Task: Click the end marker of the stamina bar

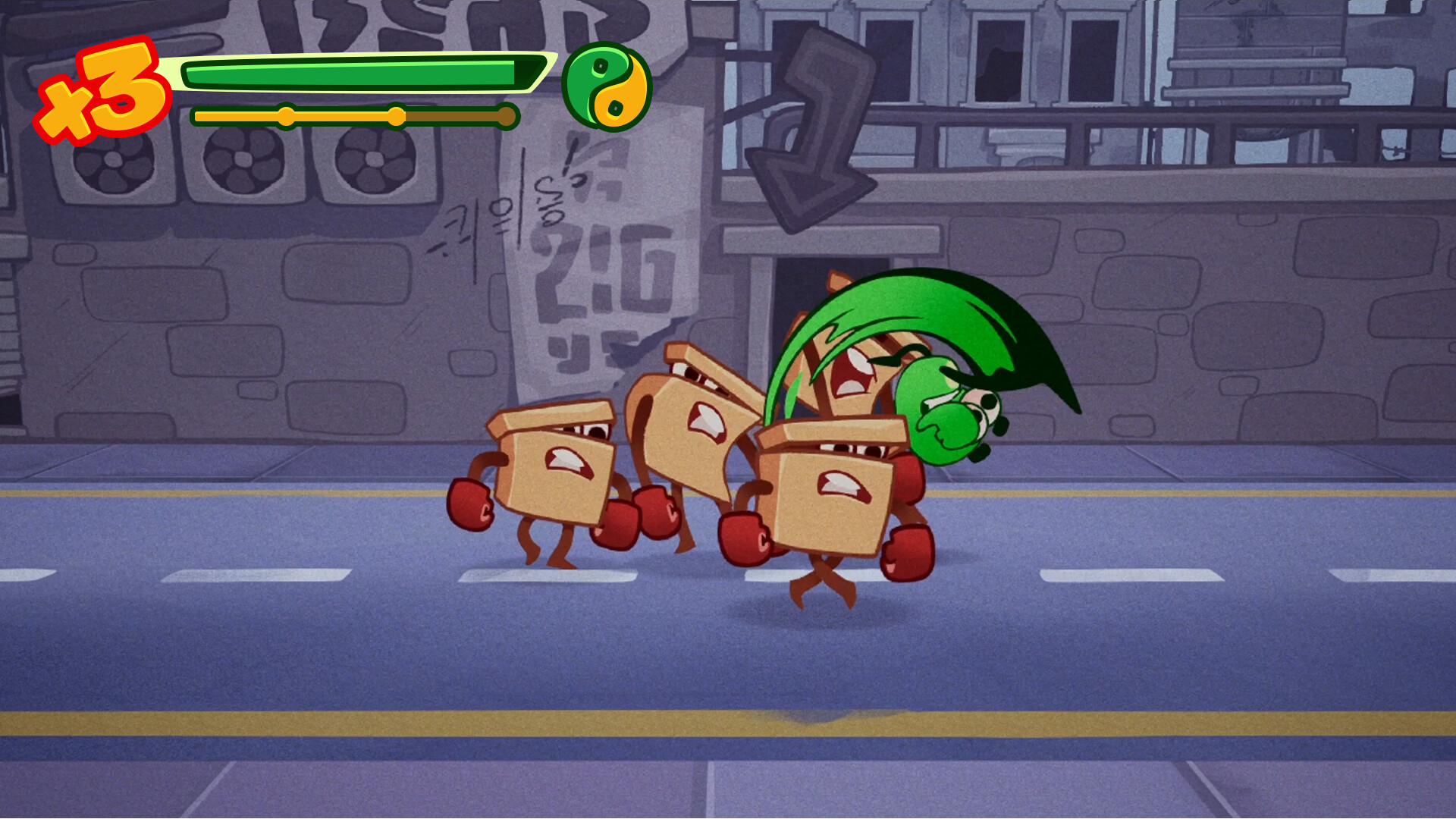Action: pos(506,115)
